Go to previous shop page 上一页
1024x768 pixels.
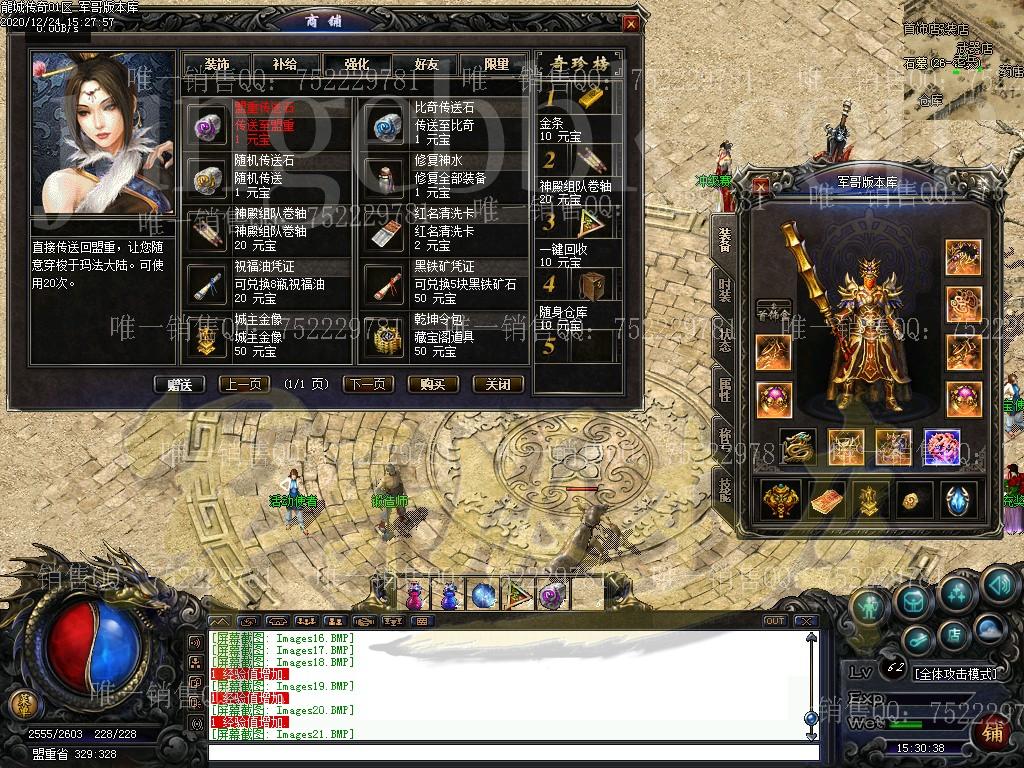pos(244,384)
